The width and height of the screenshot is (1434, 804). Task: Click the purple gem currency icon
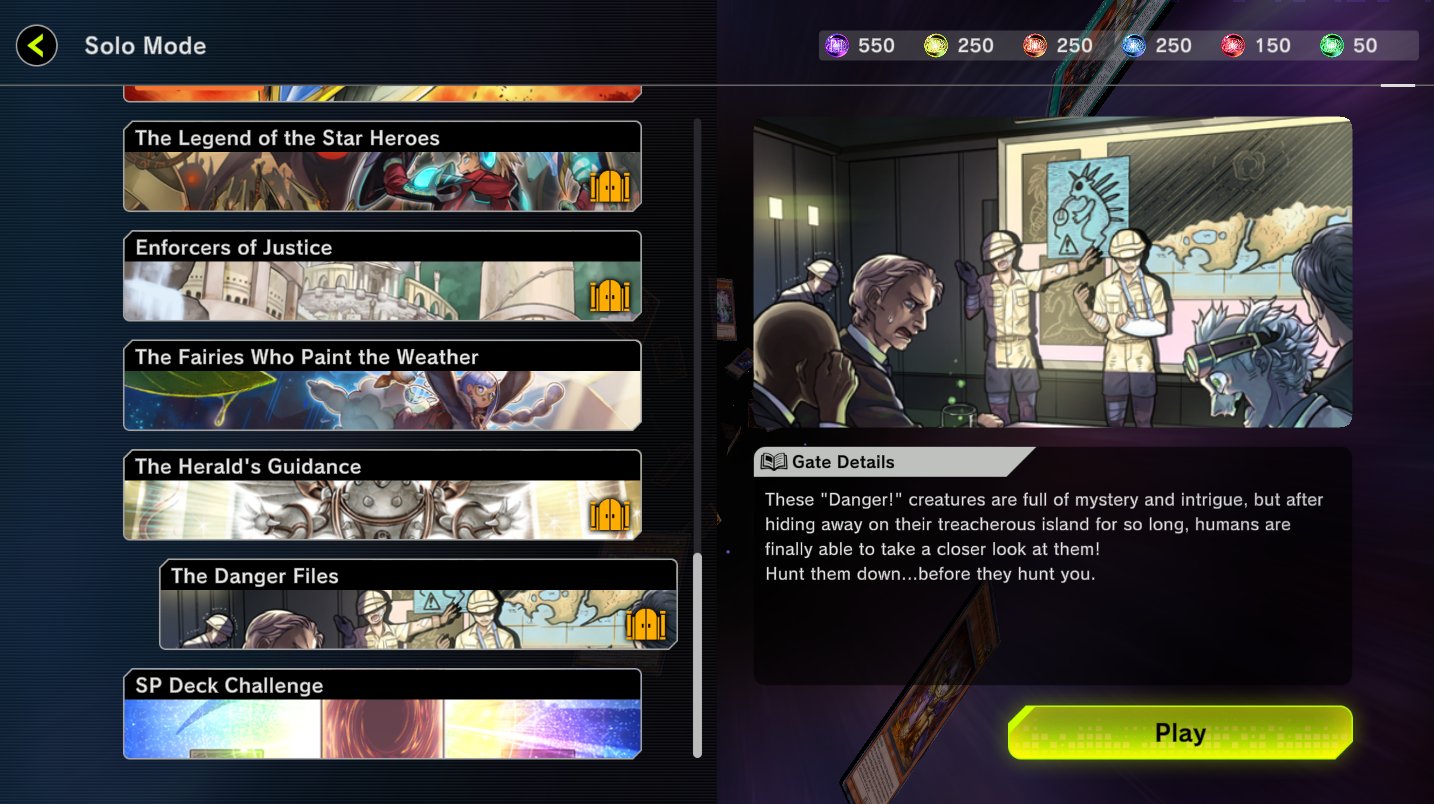click(x=837, y=45)
